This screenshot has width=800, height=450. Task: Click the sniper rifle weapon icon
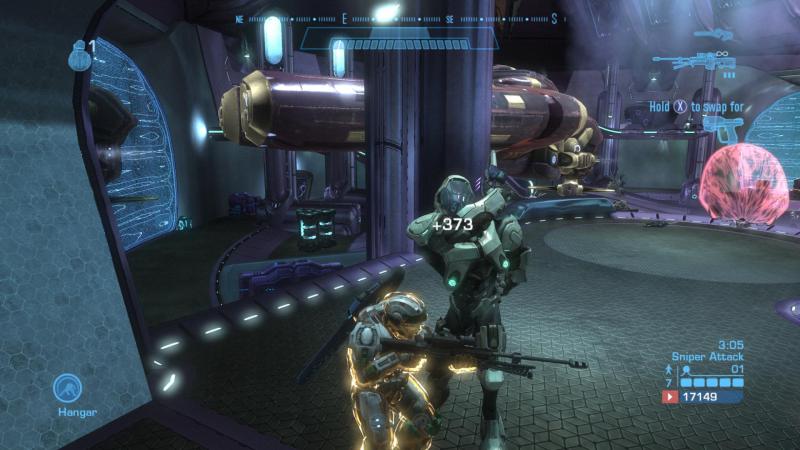click(x=694, y=60)
